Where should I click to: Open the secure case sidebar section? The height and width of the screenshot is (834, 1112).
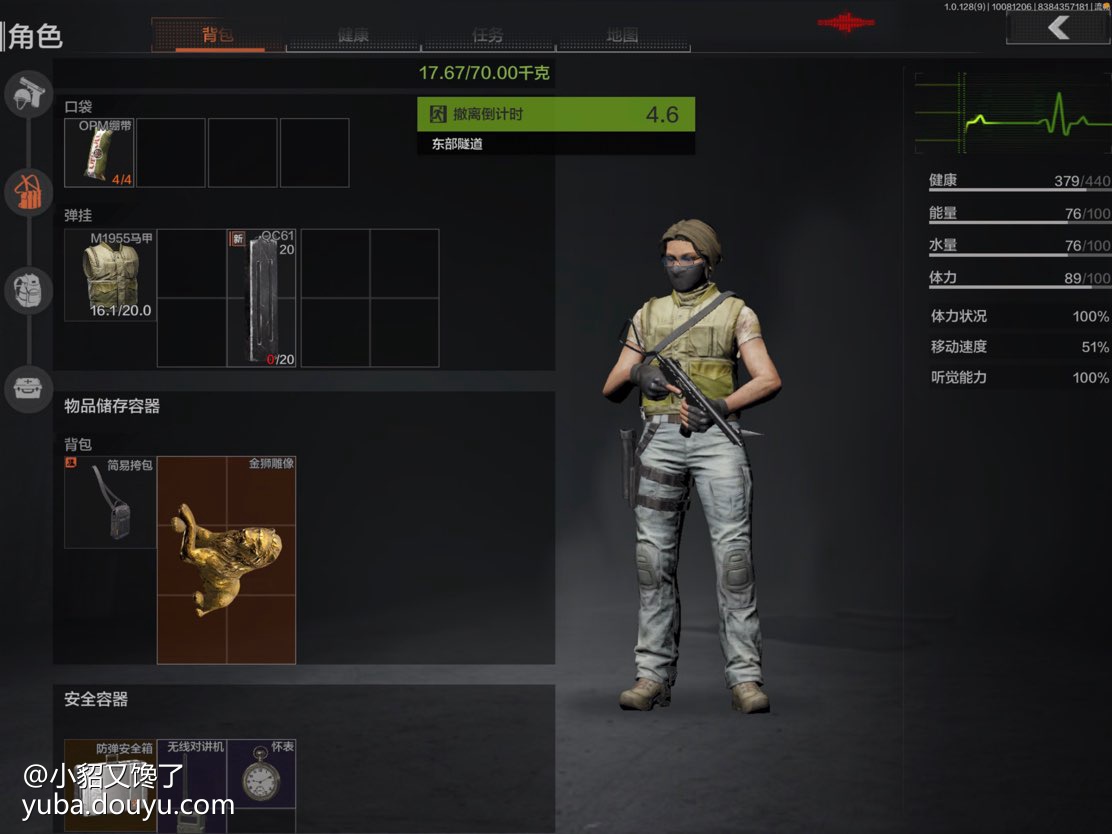[28, 388]
